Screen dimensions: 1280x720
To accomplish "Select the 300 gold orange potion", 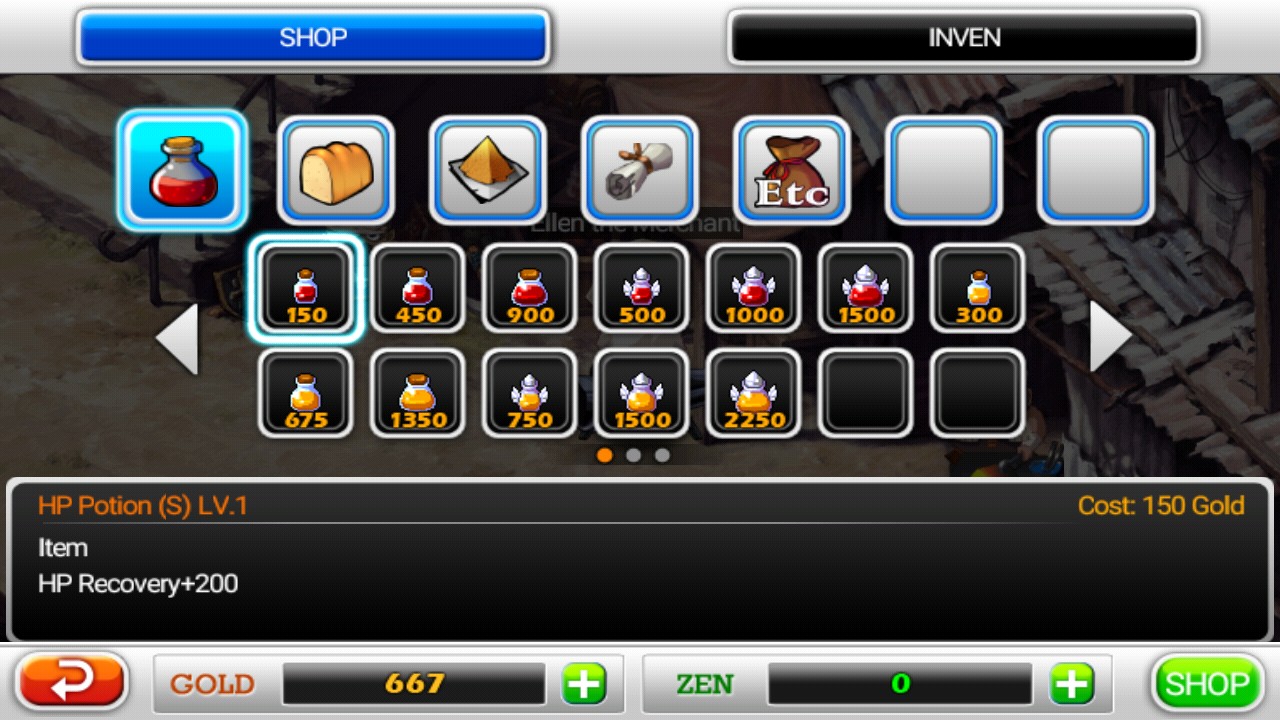I will click(x=978, y=289).
